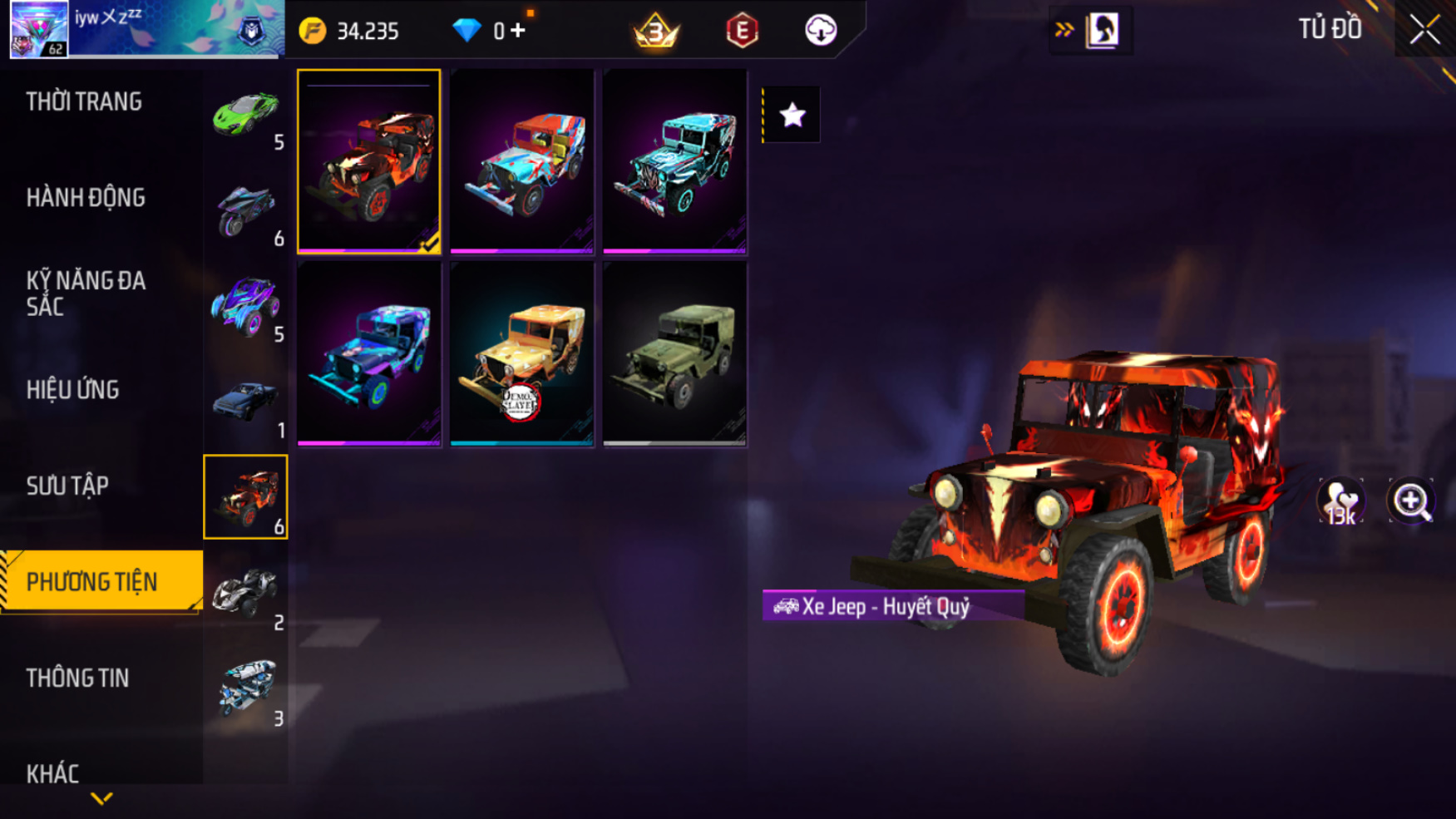Viewport: 1456px width, 819px height.
Task: Add diamonds with the plus button
Action: pos(518,31)
